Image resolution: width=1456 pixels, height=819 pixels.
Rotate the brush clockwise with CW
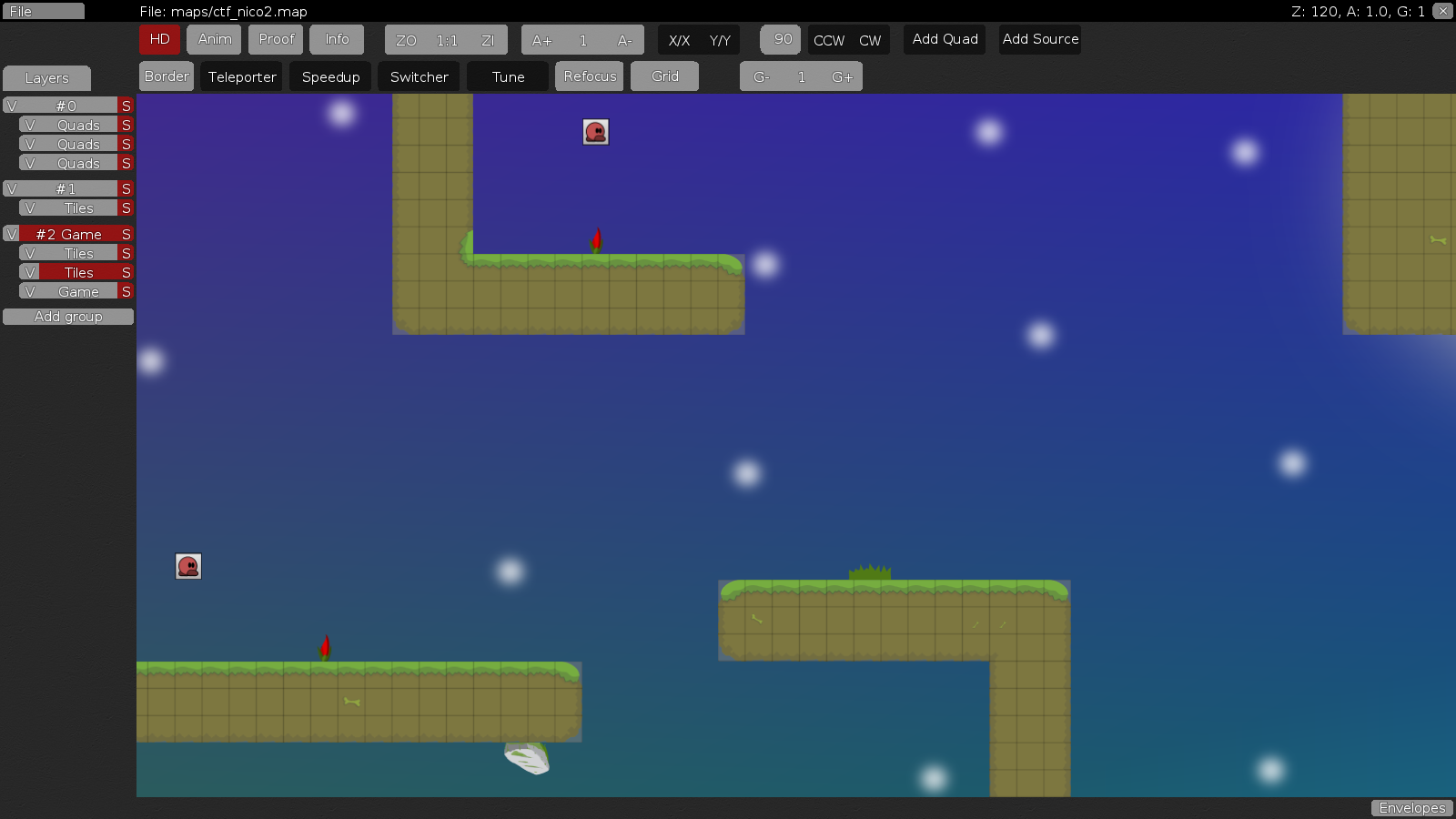click(870, 40)
